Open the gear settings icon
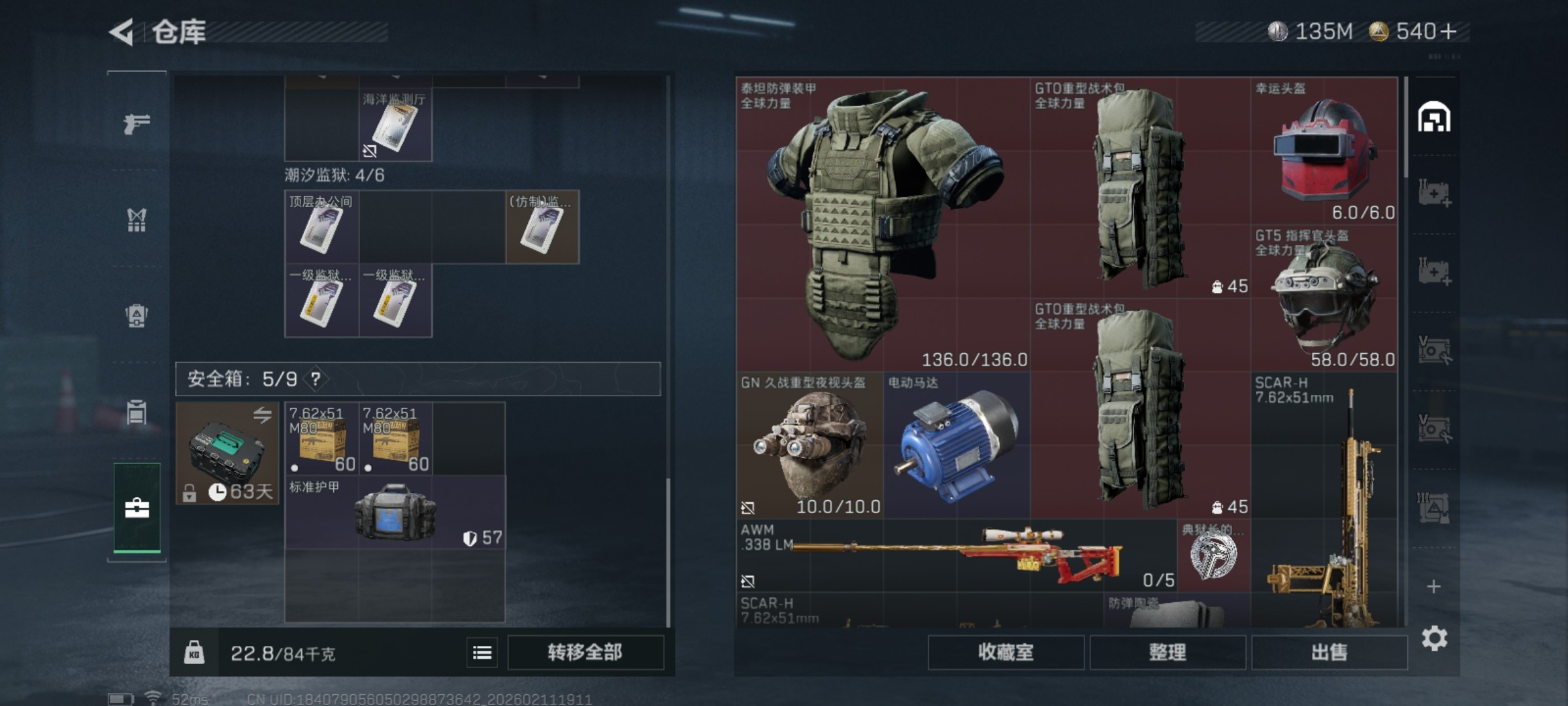This screenshot has height=706, width=1568. coord(1434,638)
